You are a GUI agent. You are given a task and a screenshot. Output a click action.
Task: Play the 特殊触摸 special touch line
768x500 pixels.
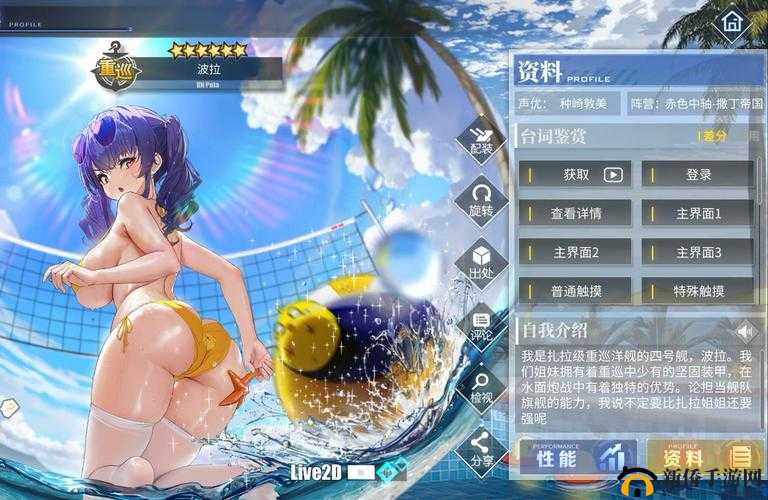[698, 291]
